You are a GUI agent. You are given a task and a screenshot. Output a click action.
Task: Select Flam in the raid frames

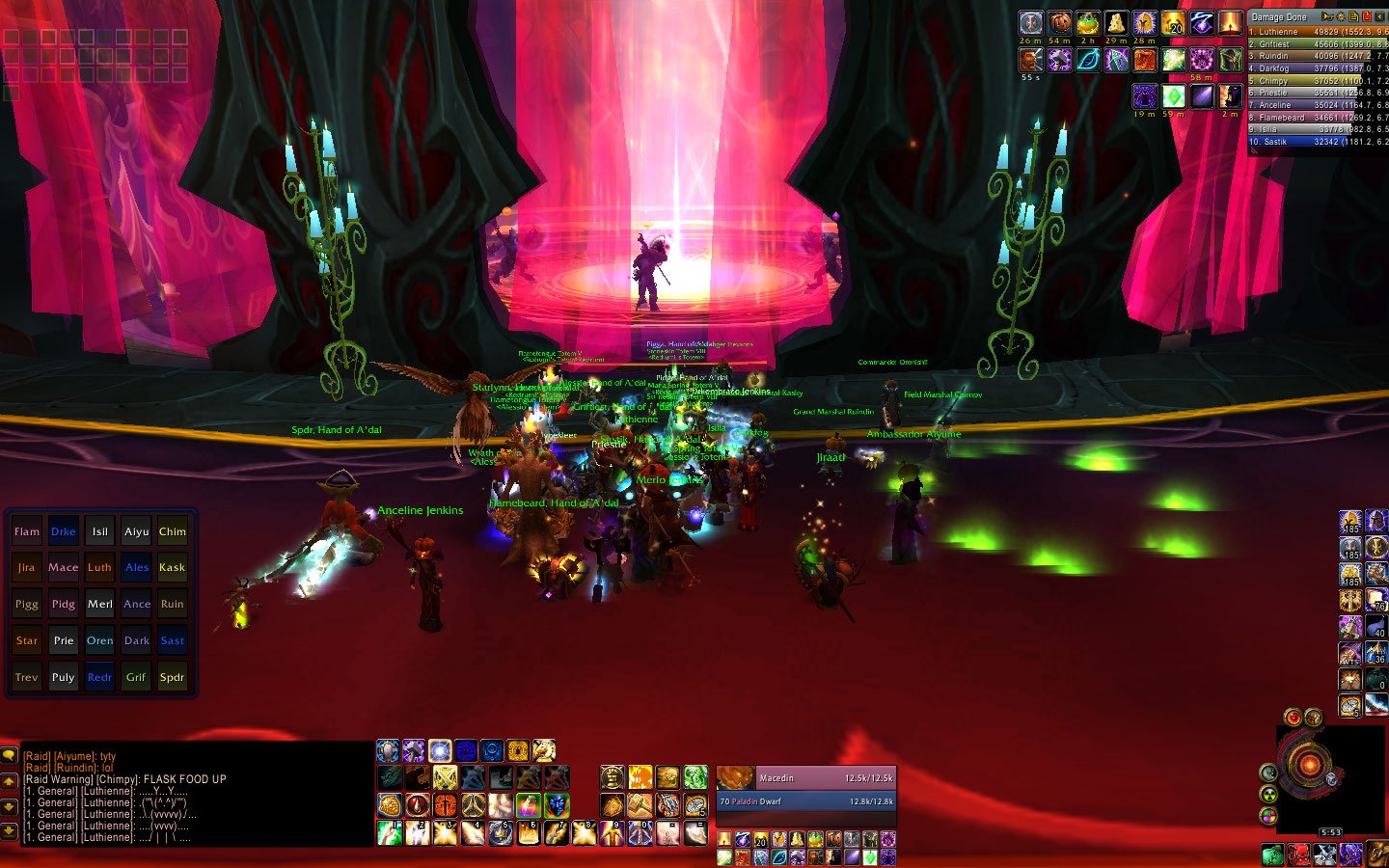[27, 531]
